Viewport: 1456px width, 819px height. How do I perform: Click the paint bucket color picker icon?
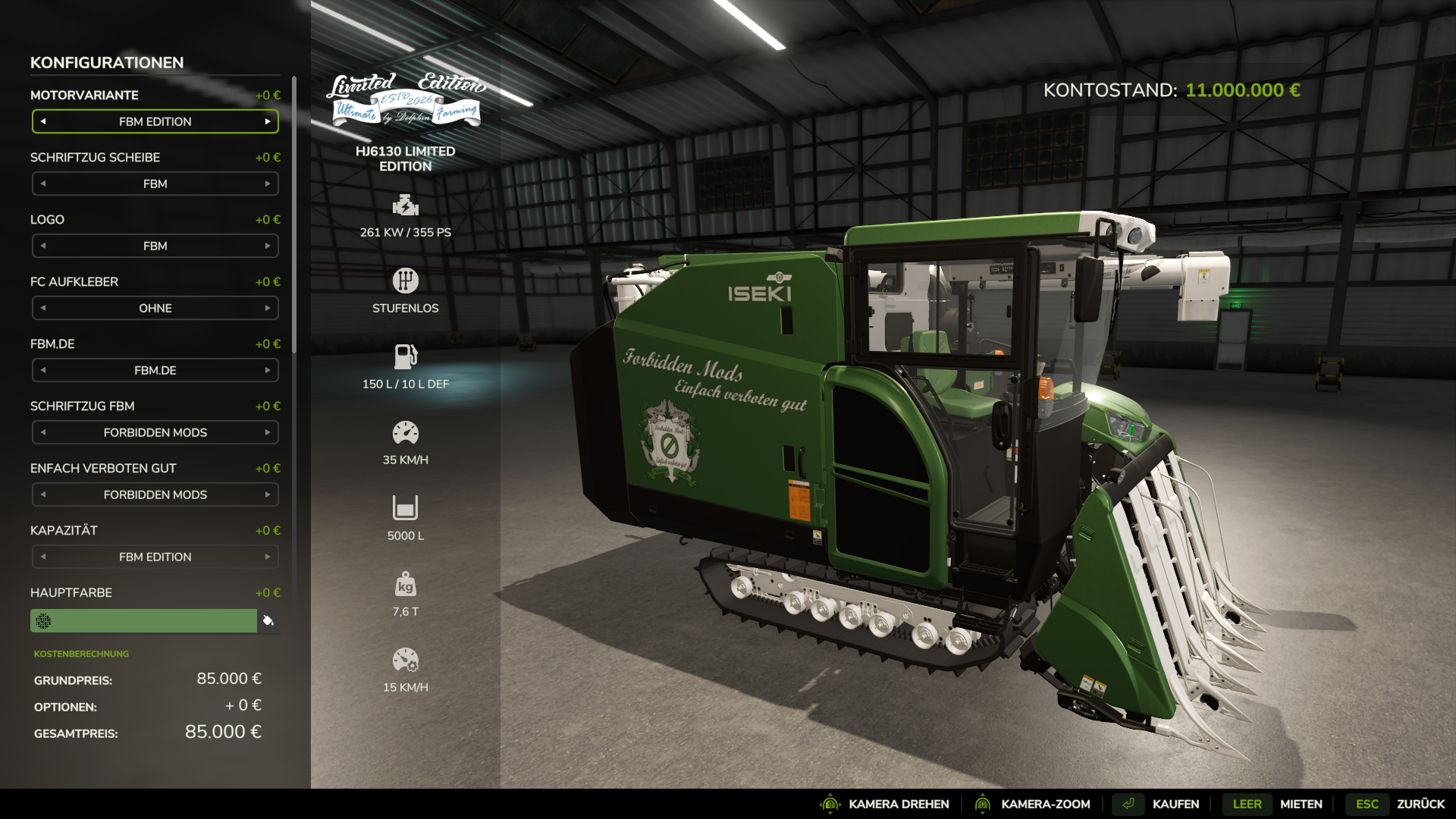(x=268, y=620)
